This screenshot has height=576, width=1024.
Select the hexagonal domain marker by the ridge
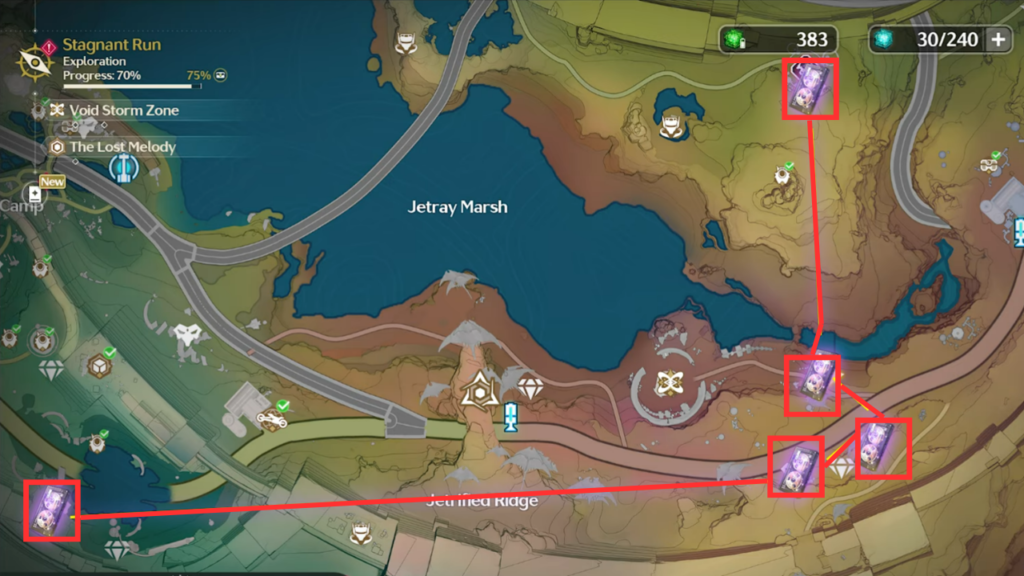[481, 393]
